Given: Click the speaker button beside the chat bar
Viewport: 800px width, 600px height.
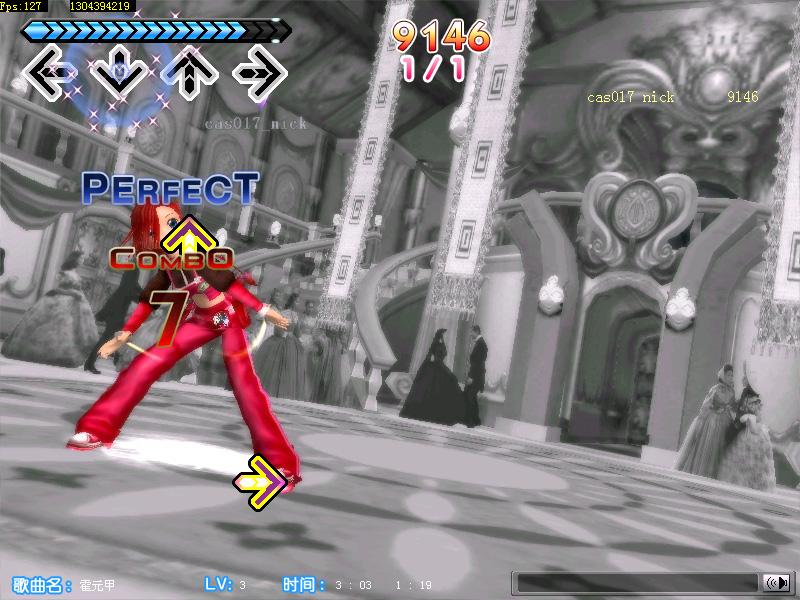Looking at the screenshot, I should click(776, 583).
